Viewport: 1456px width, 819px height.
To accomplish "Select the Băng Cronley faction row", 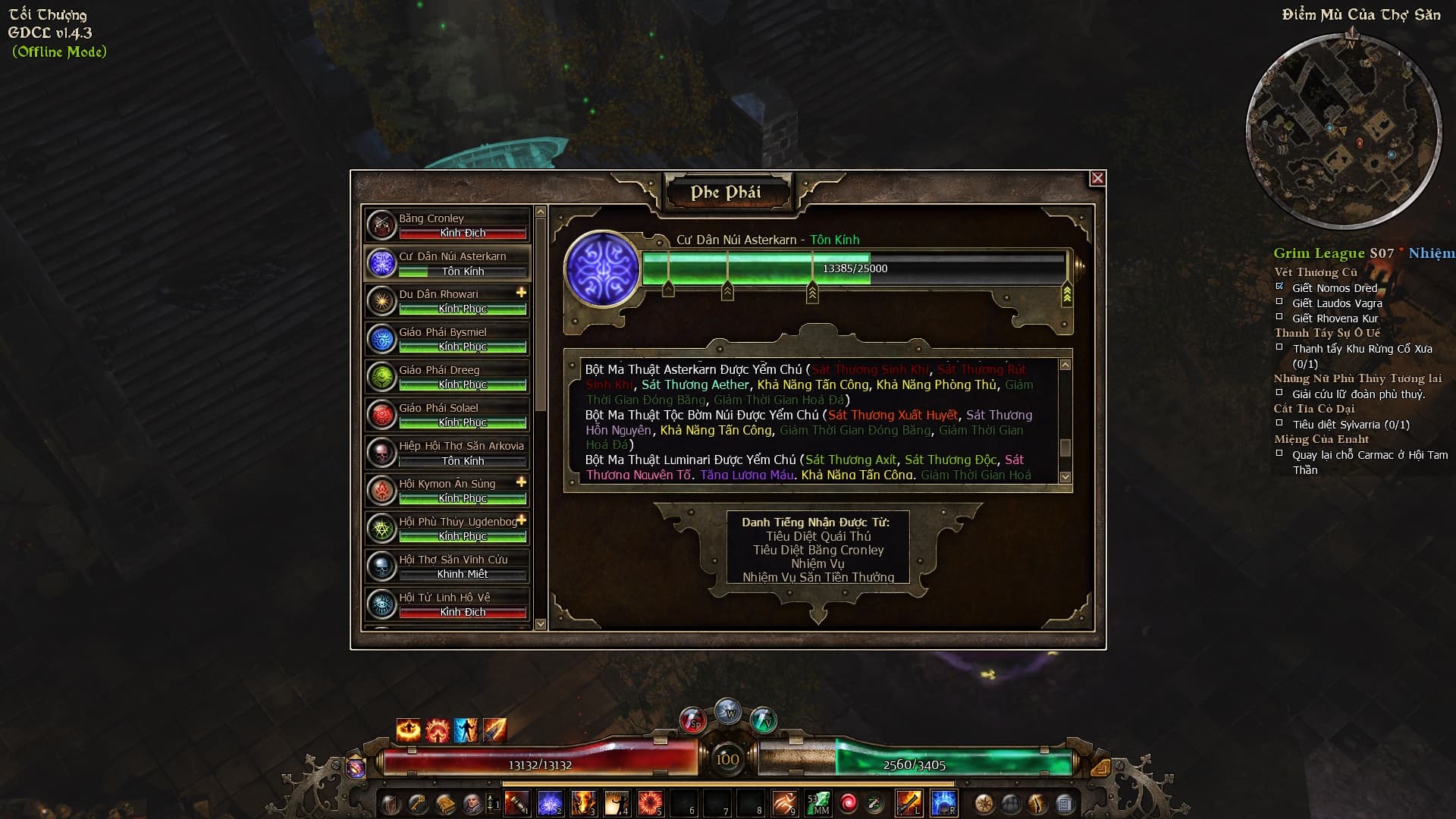I will (447, 225).
